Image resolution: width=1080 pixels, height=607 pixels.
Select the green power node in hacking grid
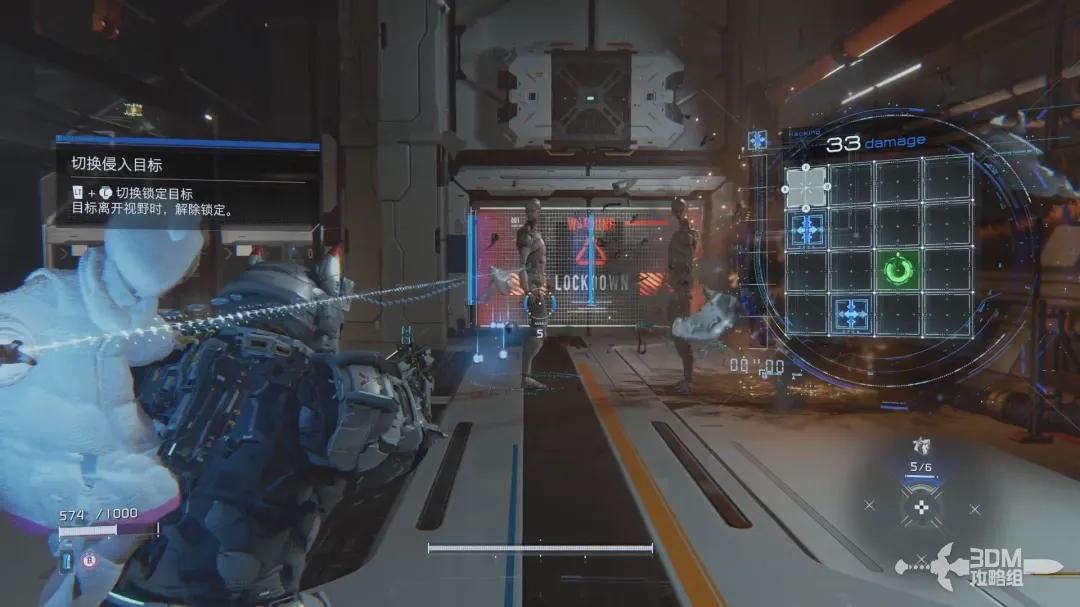point(898,270)
